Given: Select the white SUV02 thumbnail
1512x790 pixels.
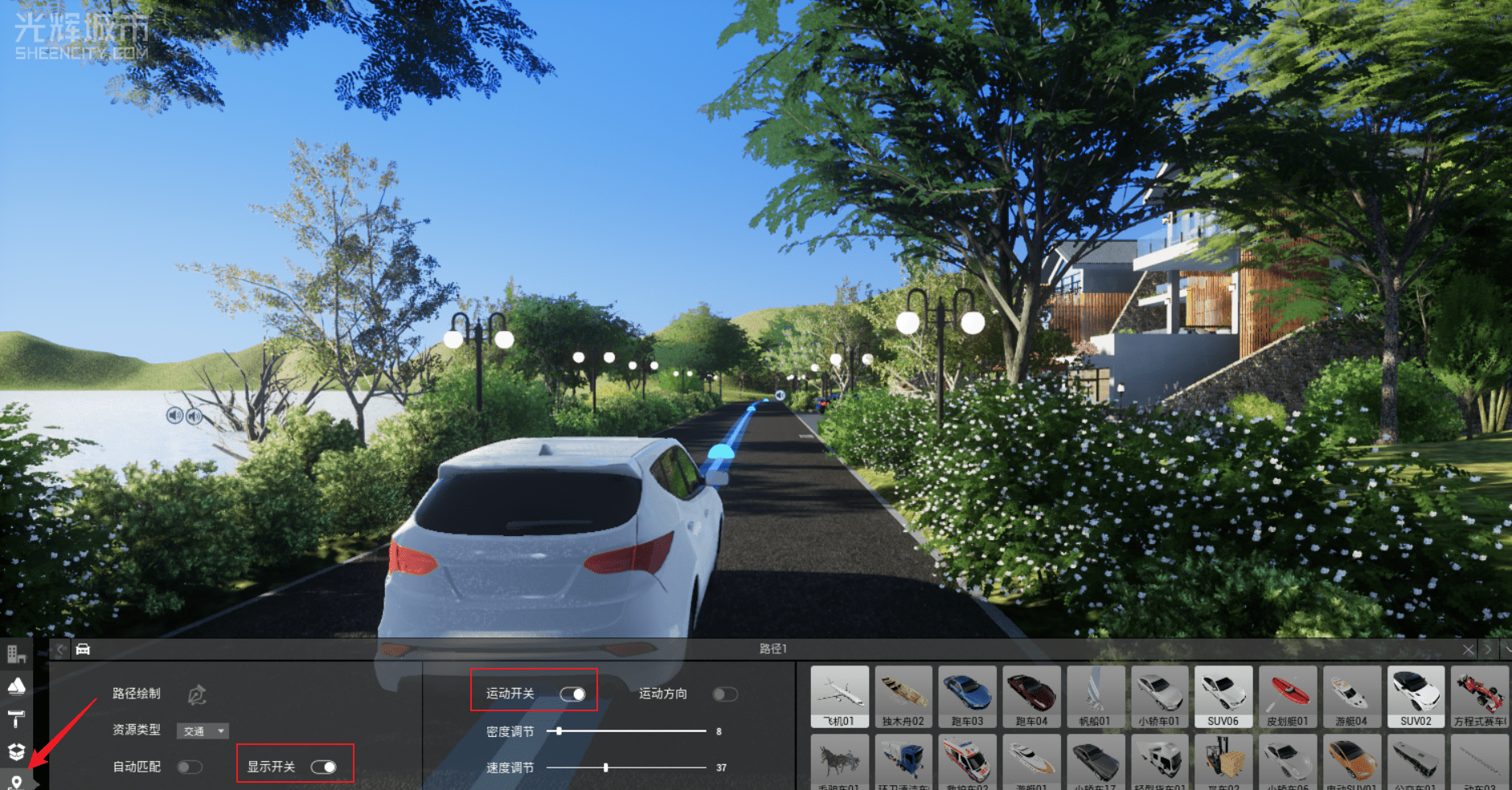Looking at the screenshot, I should (x=1416, y=695).
